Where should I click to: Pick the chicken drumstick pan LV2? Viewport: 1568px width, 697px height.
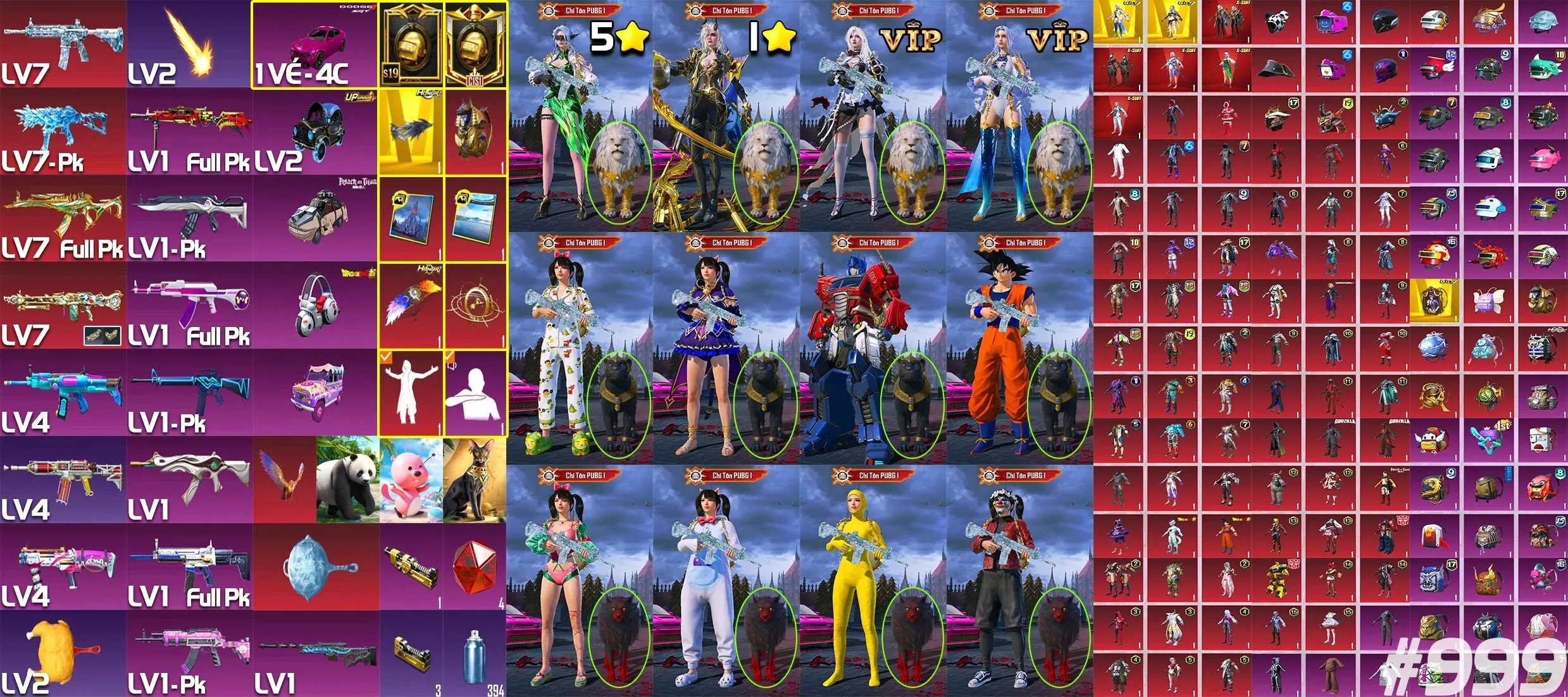tap(63, 654)
